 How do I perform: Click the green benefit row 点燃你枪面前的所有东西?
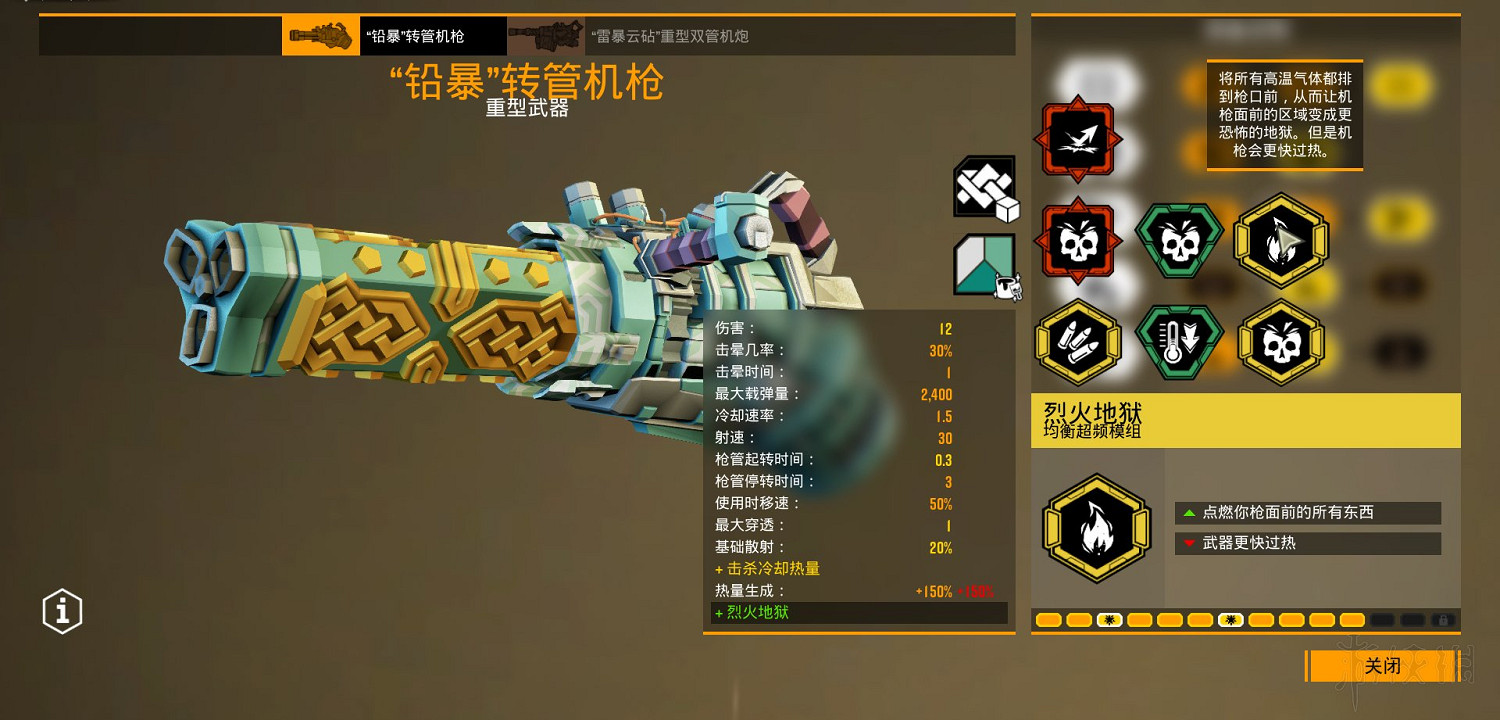pos(1307,513)
